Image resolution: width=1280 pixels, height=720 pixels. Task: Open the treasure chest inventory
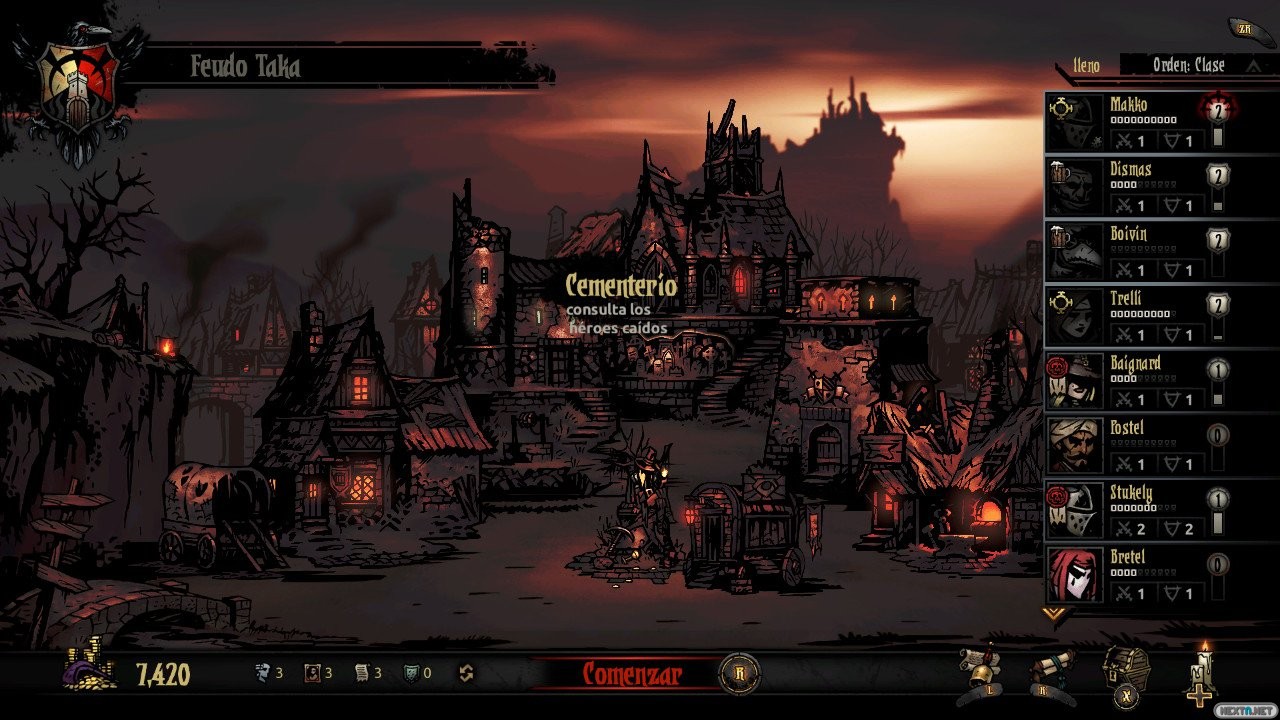coord(1126,670)
